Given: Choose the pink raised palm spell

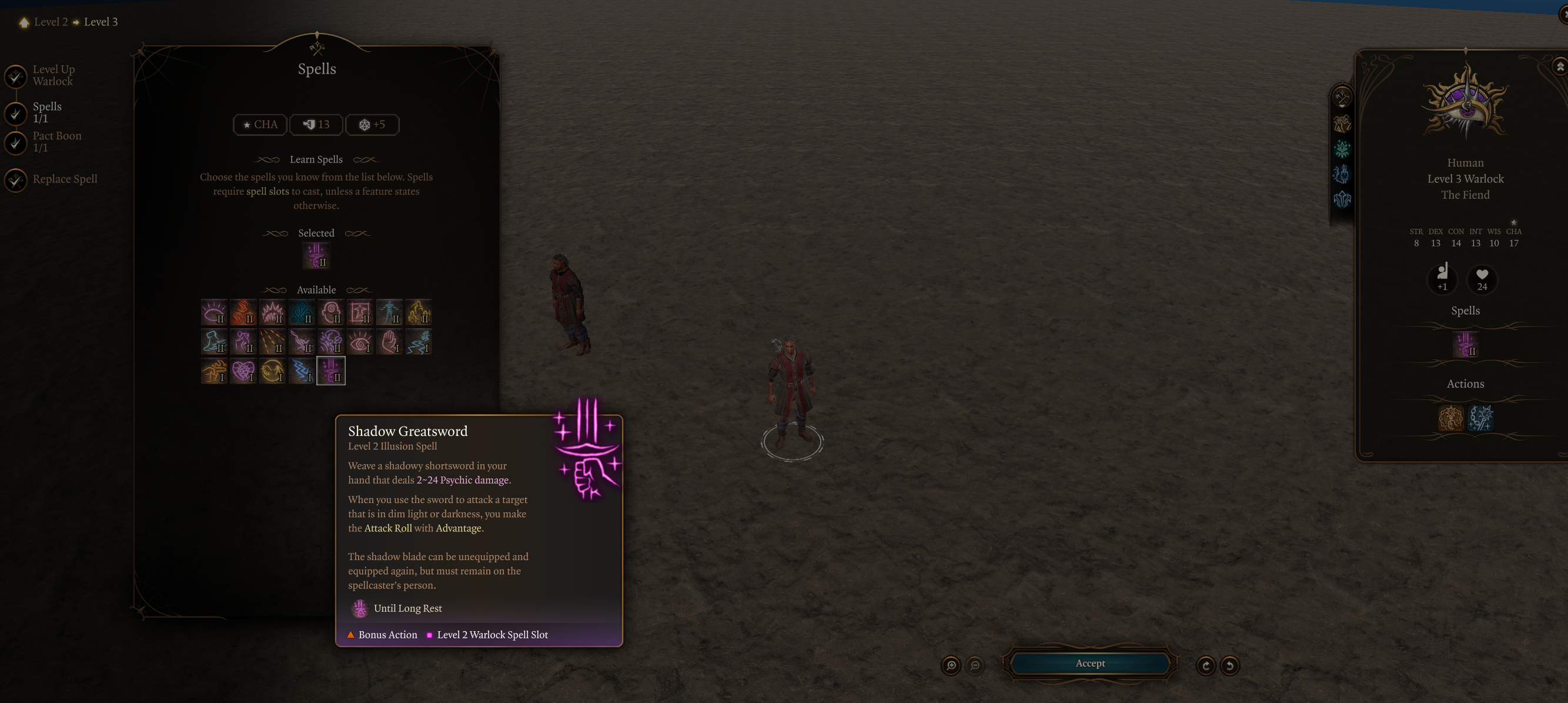Looking at the screenshot, I should (x=389, y=342).
